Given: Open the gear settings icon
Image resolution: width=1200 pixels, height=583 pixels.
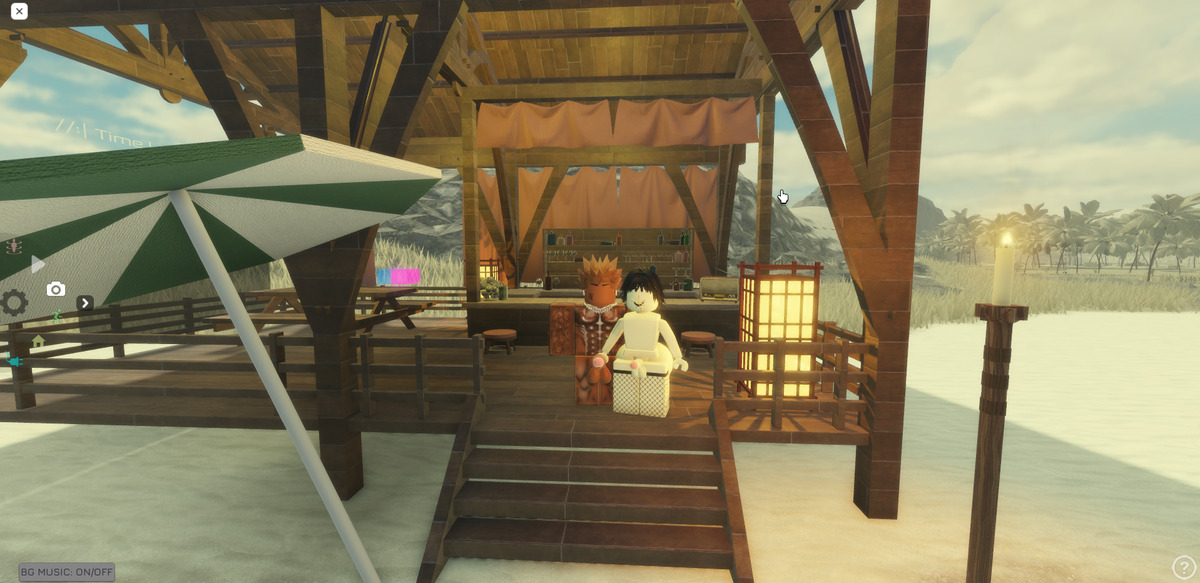Looking at the screenshot, I should tap(14, 302).
